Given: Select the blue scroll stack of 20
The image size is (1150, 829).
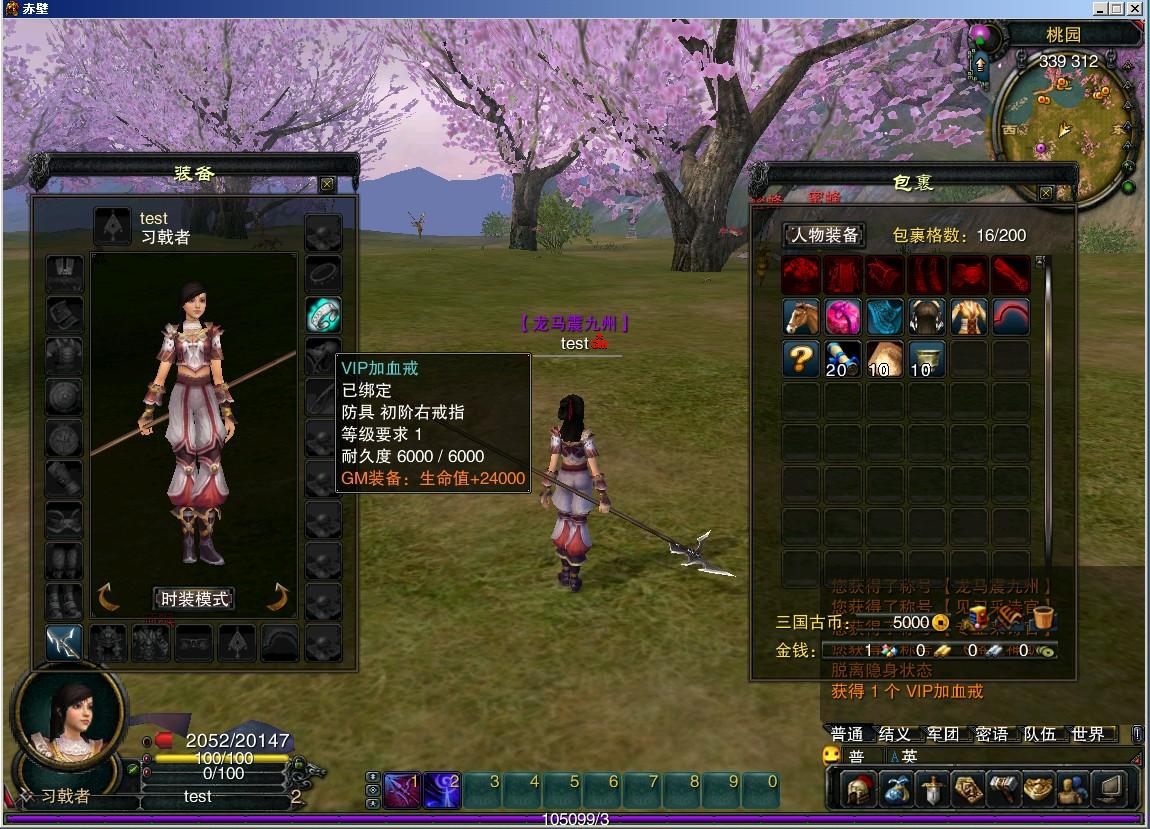Looking at the screenshot, I should (843, 358).
